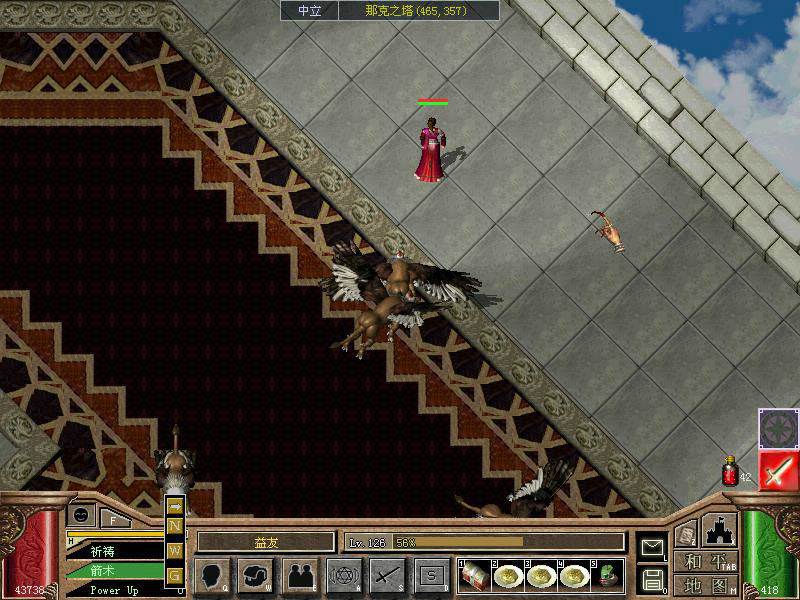Click the crossed sword skills icon
Screen dimensions: 800x600
click(x=388, y=575)
